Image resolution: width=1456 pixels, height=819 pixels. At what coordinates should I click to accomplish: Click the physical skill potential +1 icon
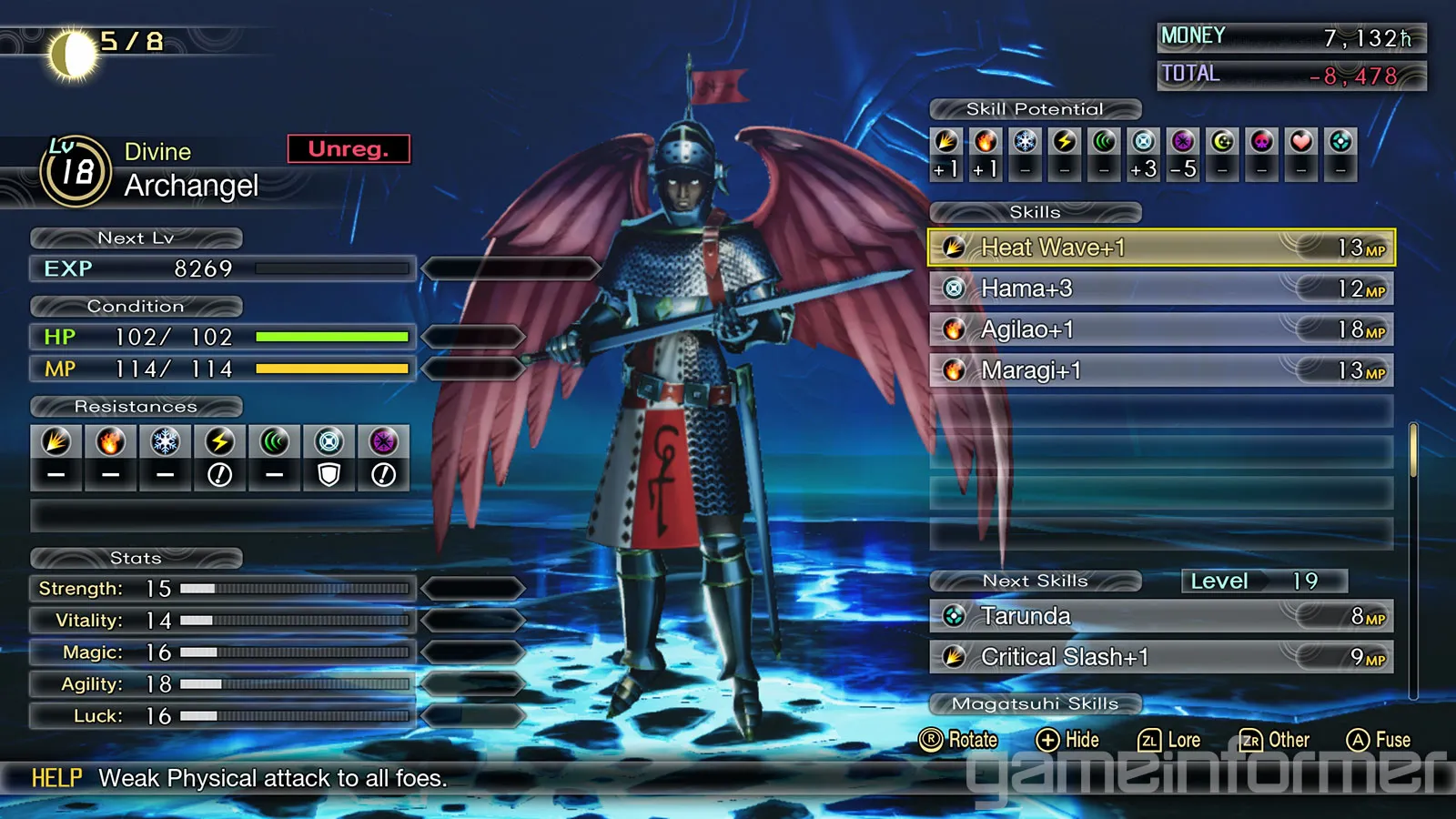pyautogui.click(x=946, y=142)
